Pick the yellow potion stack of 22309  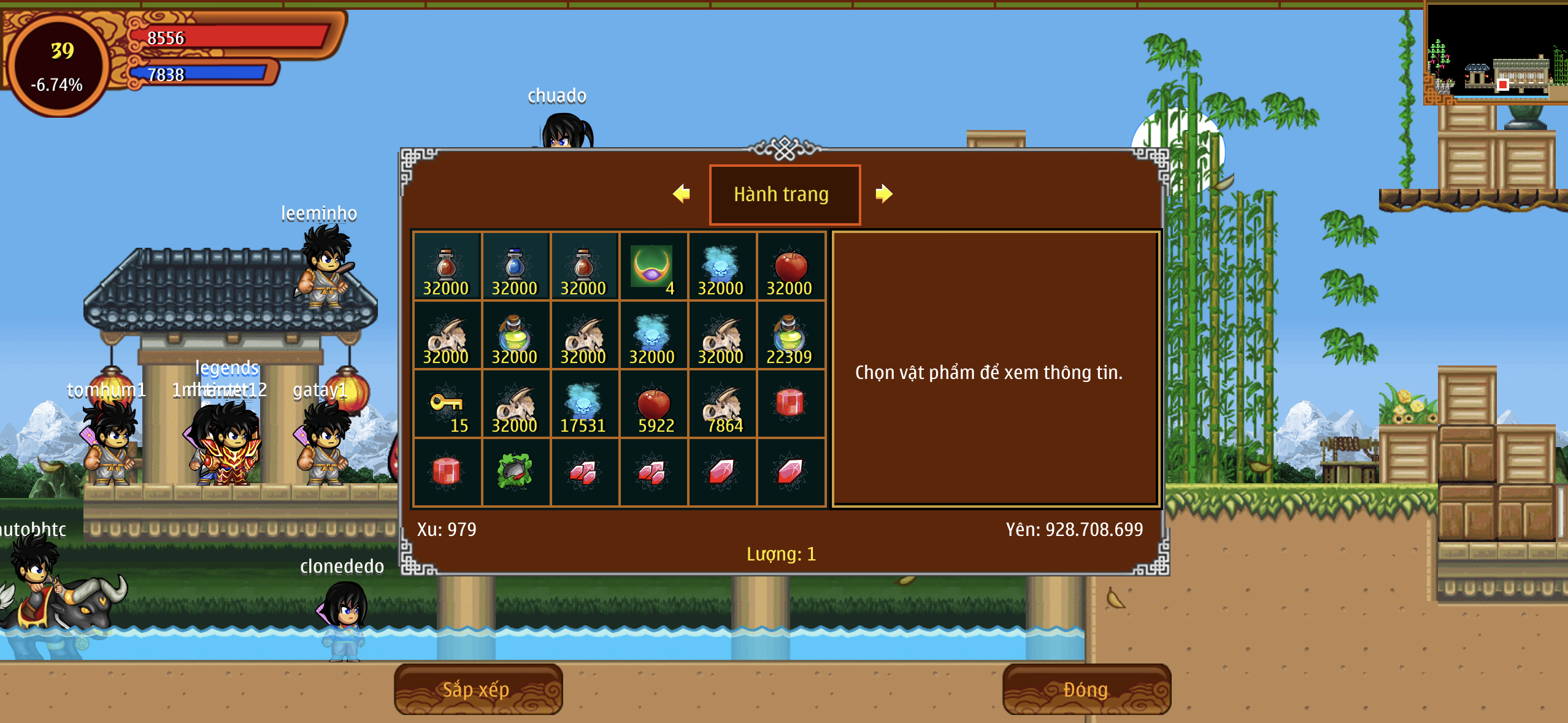(x=790, y=335)
